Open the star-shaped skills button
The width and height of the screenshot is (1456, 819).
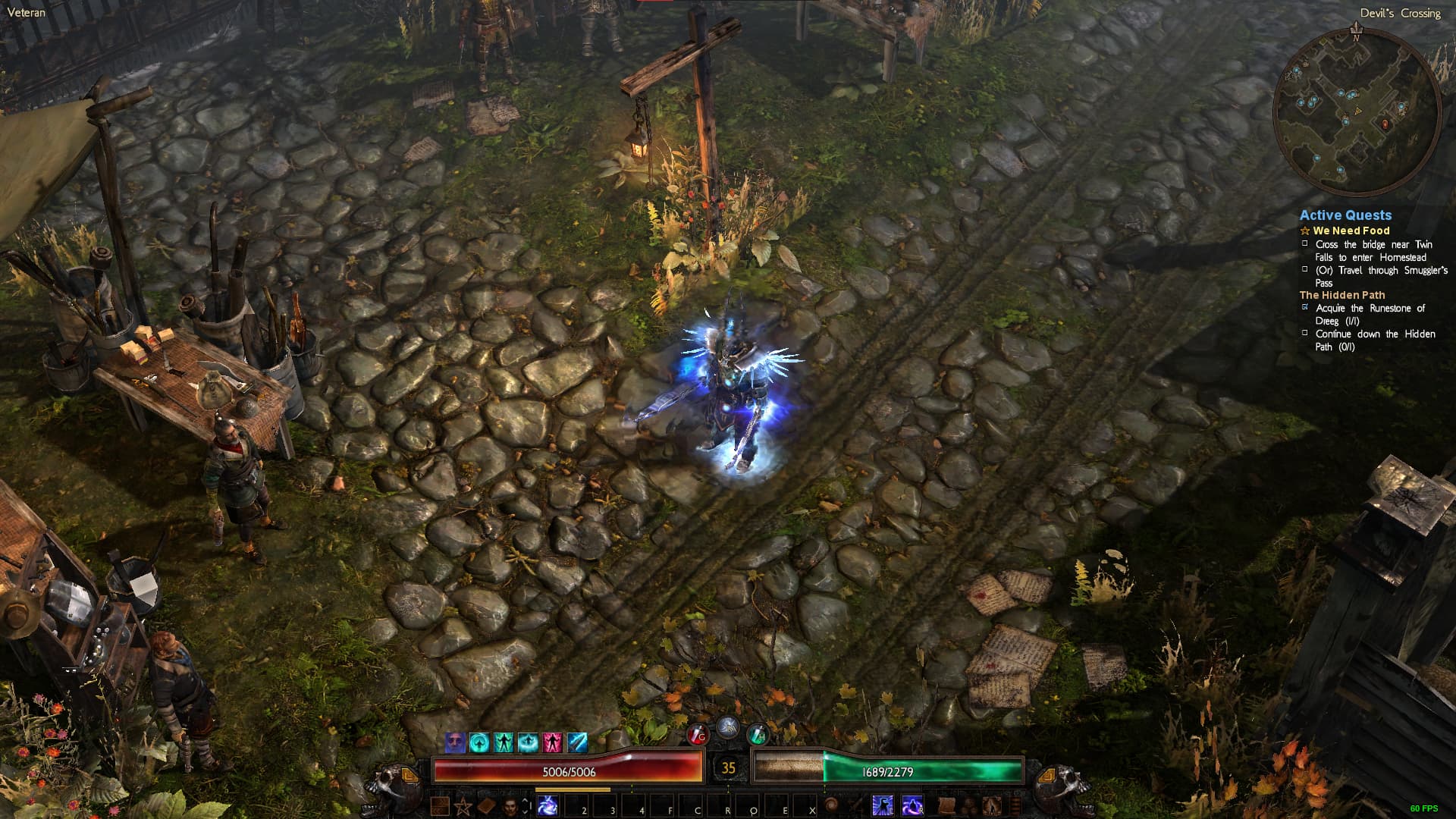point(462,805)
